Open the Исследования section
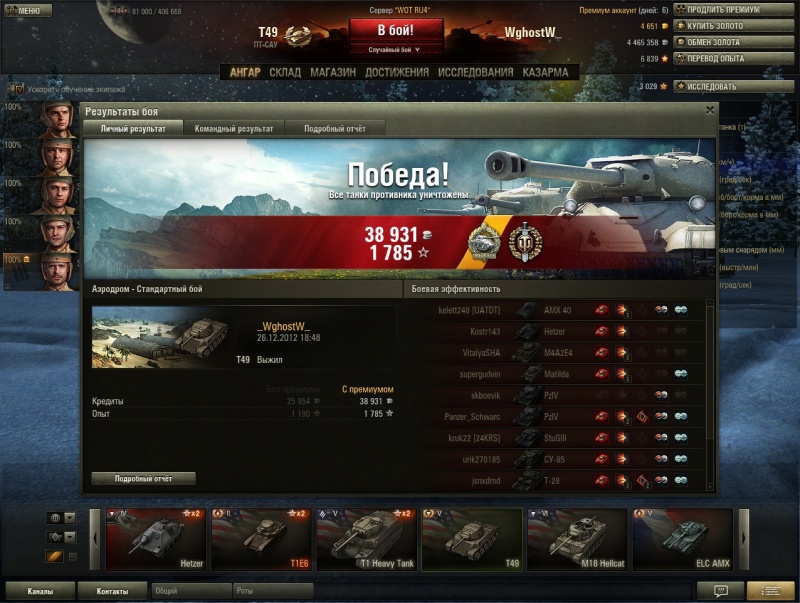The image size is (800, 603). point(476,72)
